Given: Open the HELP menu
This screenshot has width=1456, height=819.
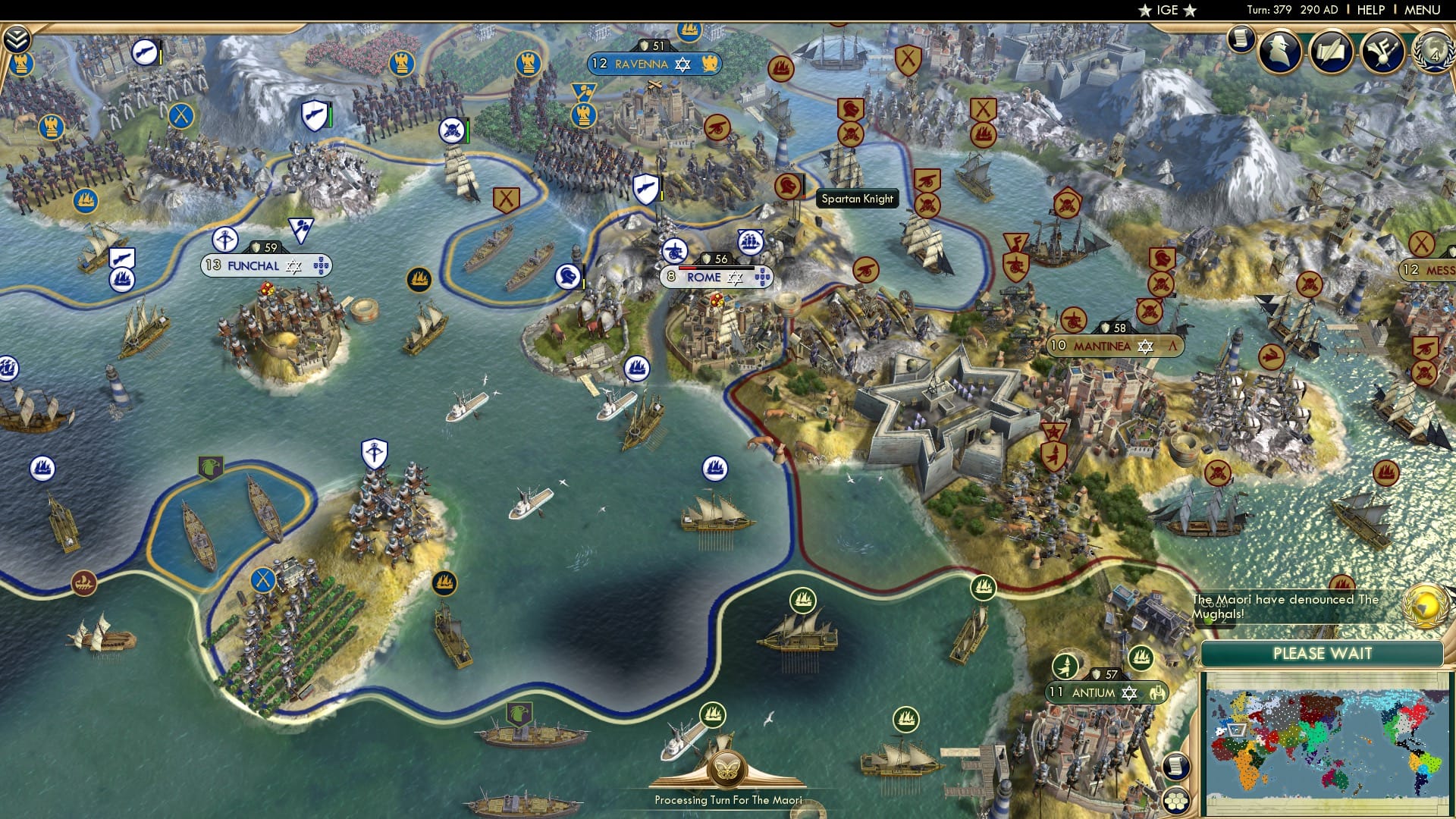Looking at the screenshot, I should tap(1367, 10).
